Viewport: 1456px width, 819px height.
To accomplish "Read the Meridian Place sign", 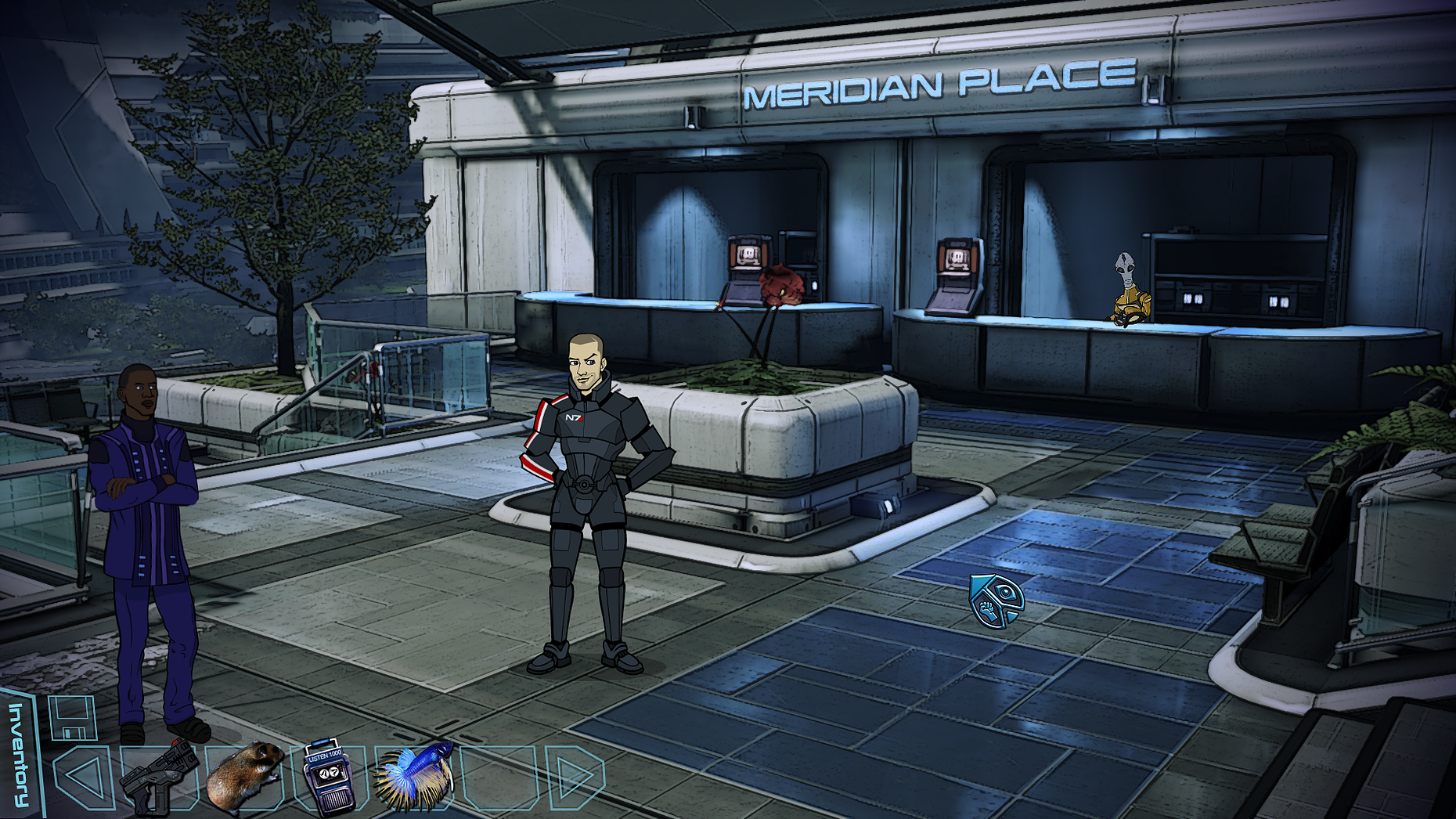I will point(932,86).
